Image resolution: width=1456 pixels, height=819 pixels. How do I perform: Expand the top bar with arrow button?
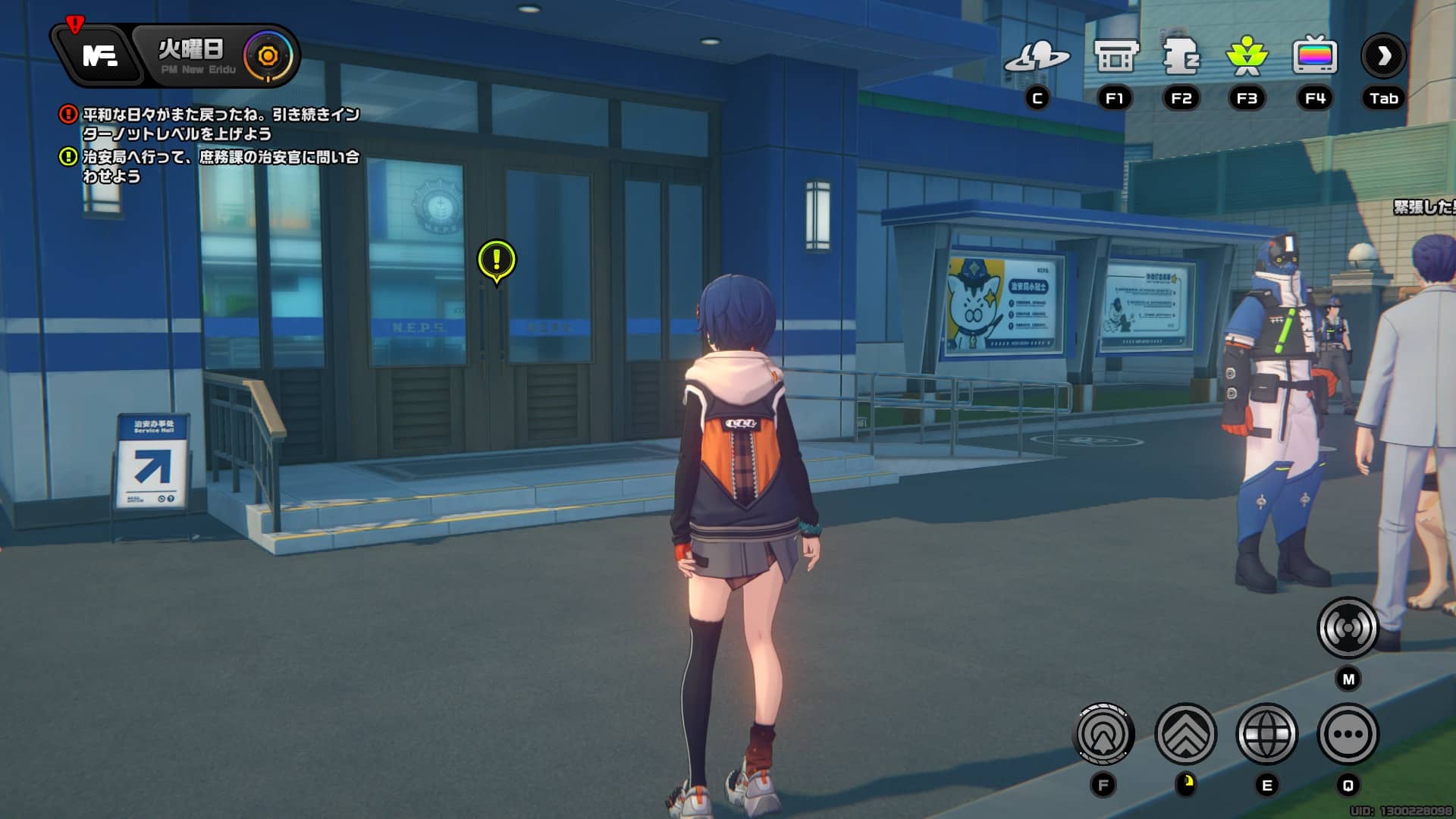[x=1384, y=56]
